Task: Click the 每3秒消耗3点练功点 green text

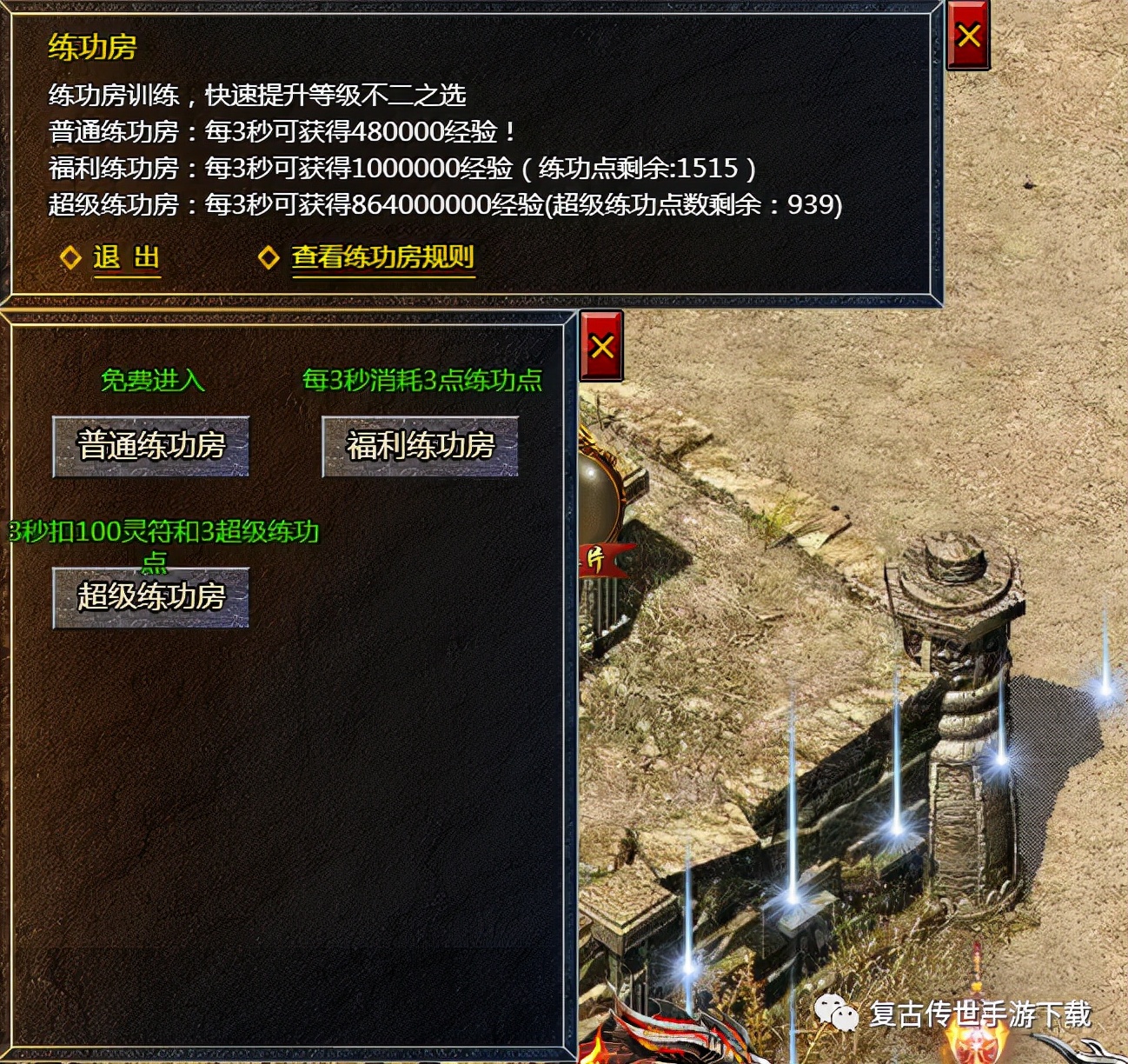Action: pyautogui.click(x=421, y=380)
